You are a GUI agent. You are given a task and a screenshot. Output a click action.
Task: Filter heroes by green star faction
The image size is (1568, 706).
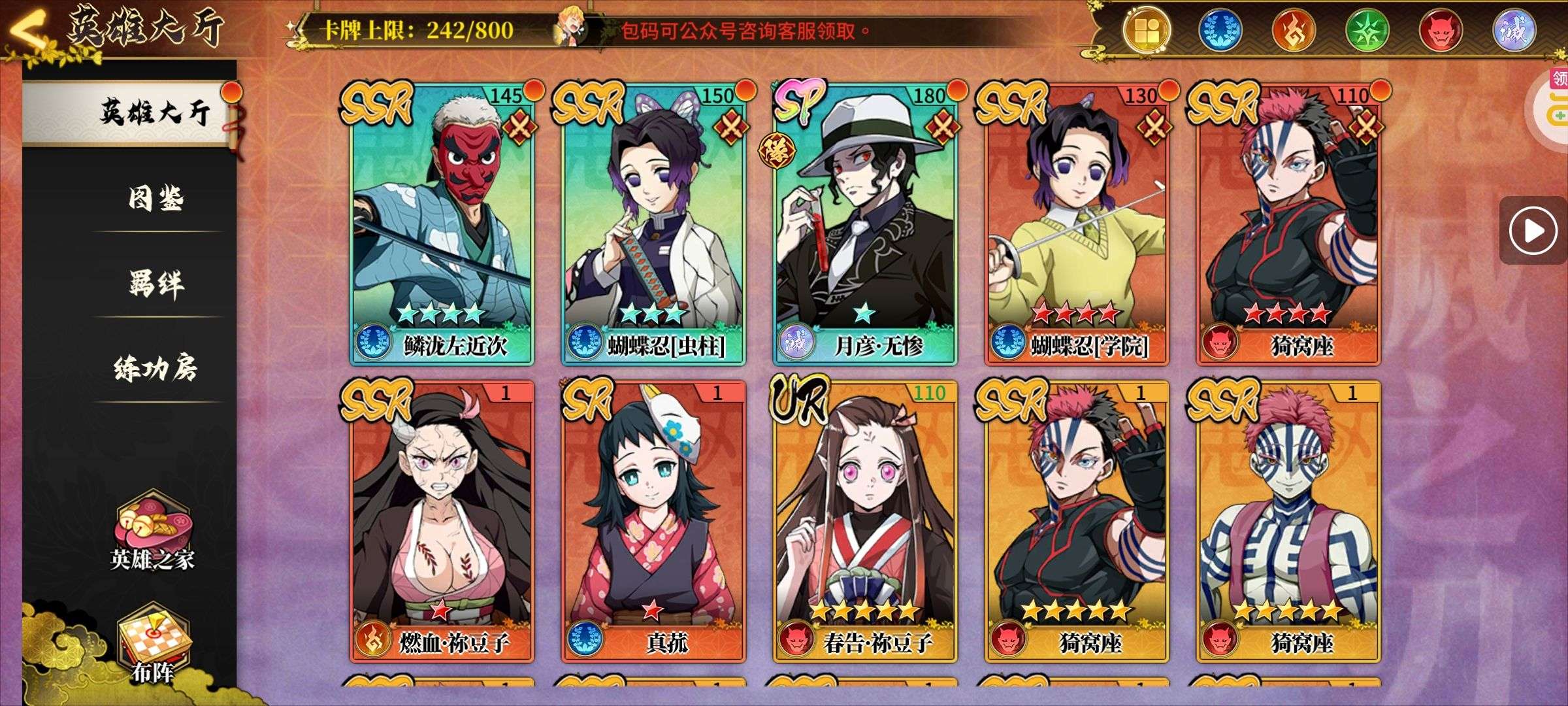click(x=1368, y=30)
